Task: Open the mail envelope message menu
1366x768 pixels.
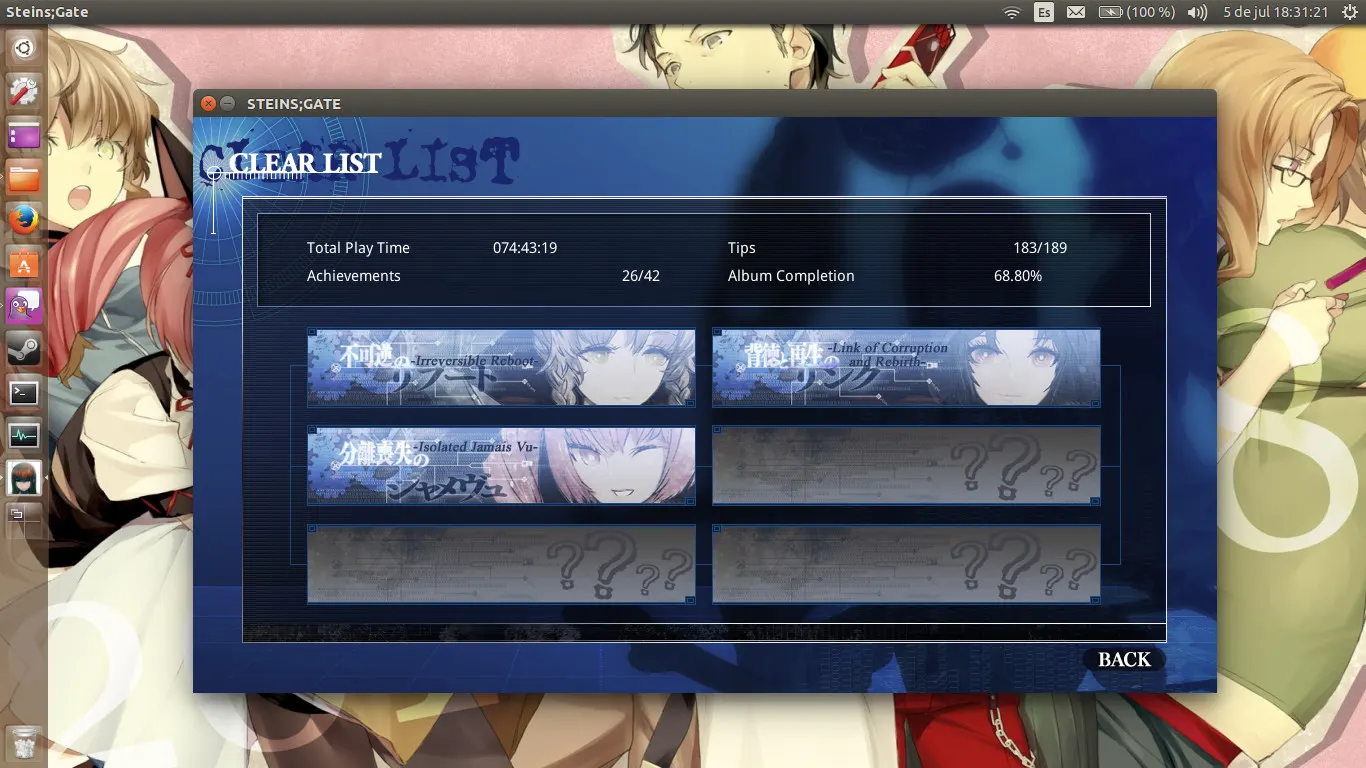Action: [x=1076, y=12]
